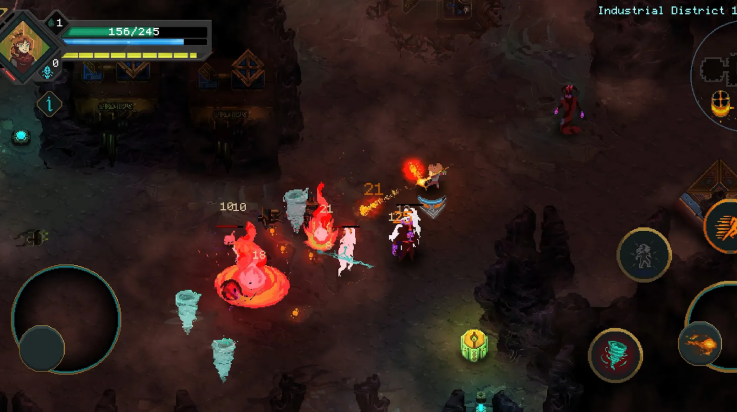
Task: Open the info button
Action: pyautogui.click(x=49, y=103)
